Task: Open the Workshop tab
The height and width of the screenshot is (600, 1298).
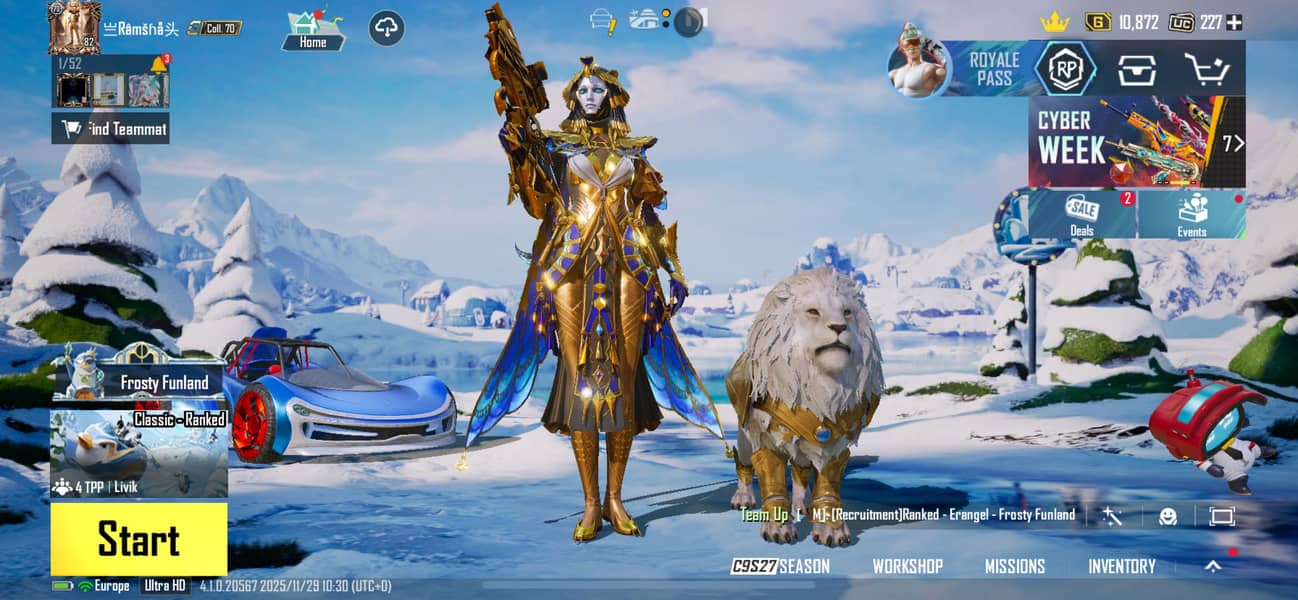Action: pos(907,566)
